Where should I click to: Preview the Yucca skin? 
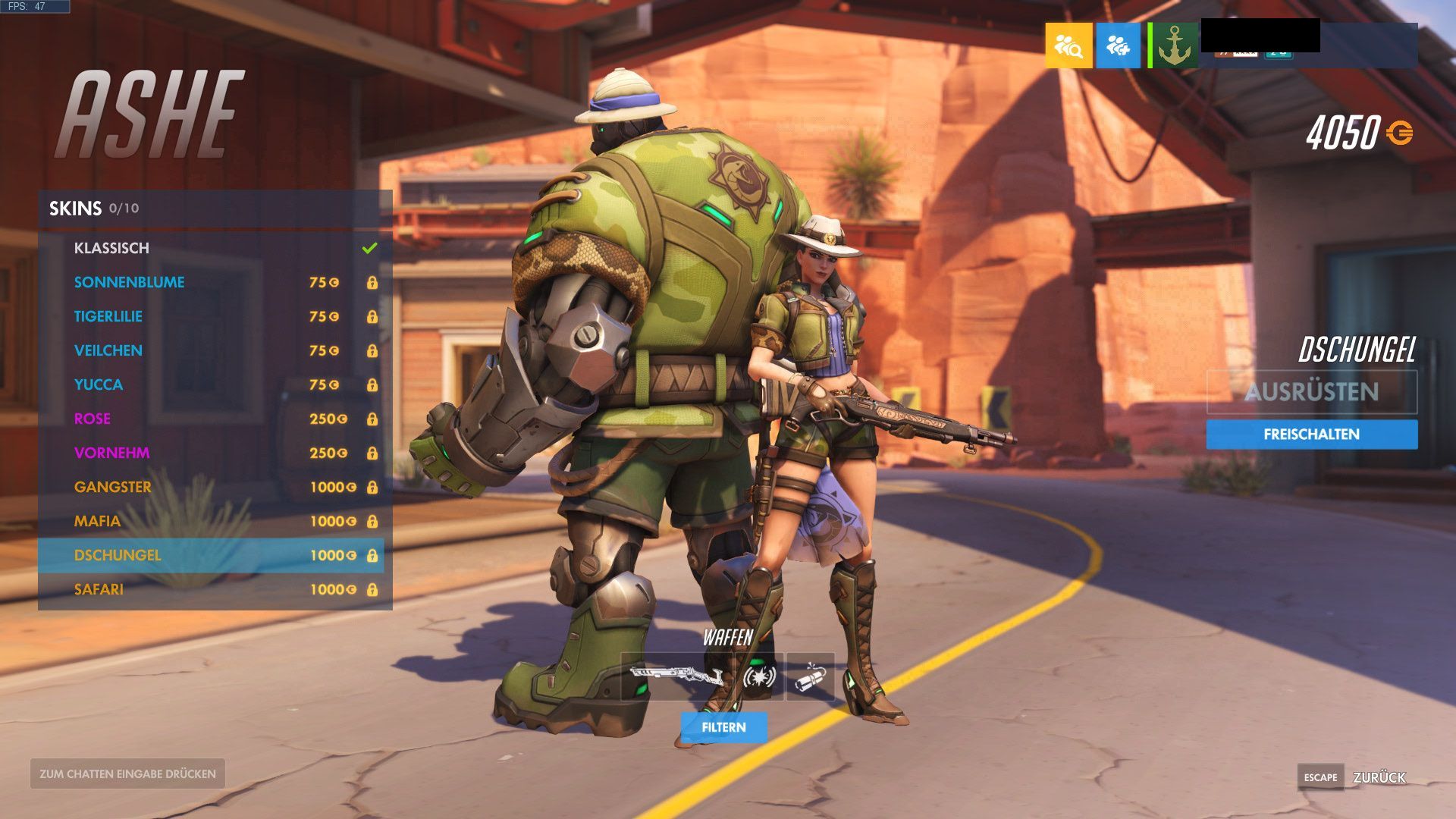point(211,384)
